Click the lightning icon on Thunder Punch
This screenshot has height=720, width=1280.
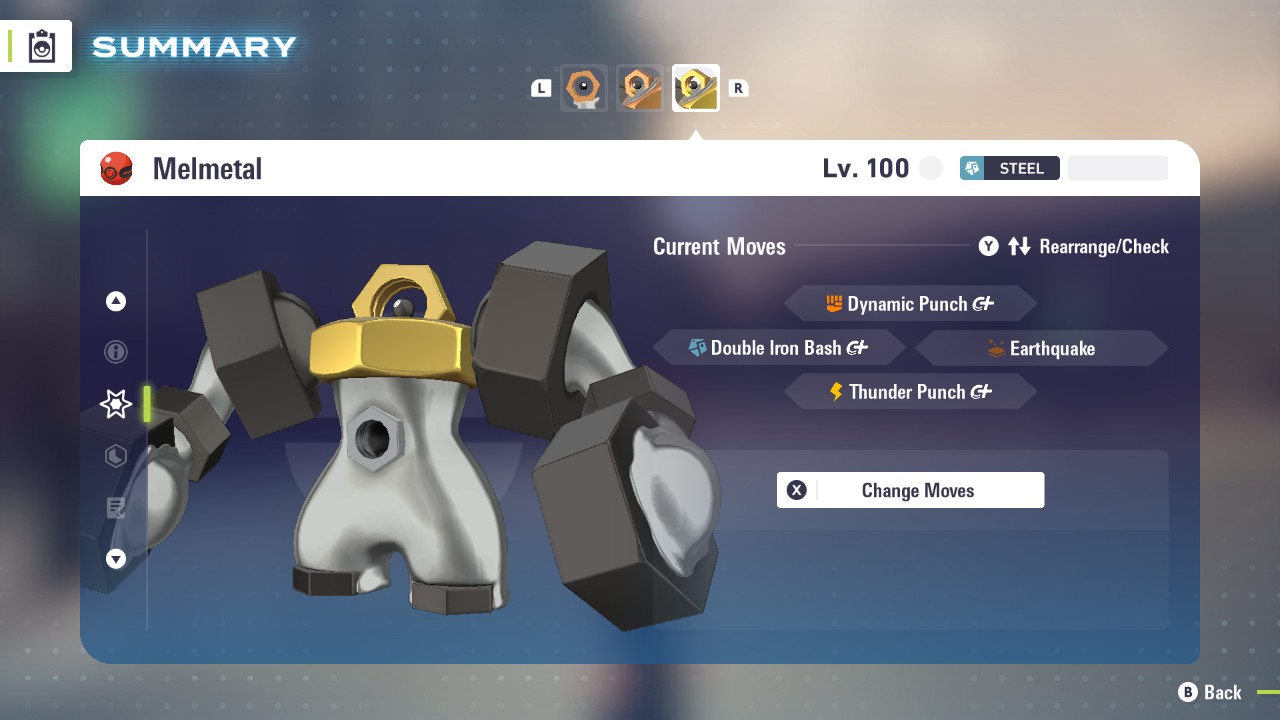tap(838, 391)
